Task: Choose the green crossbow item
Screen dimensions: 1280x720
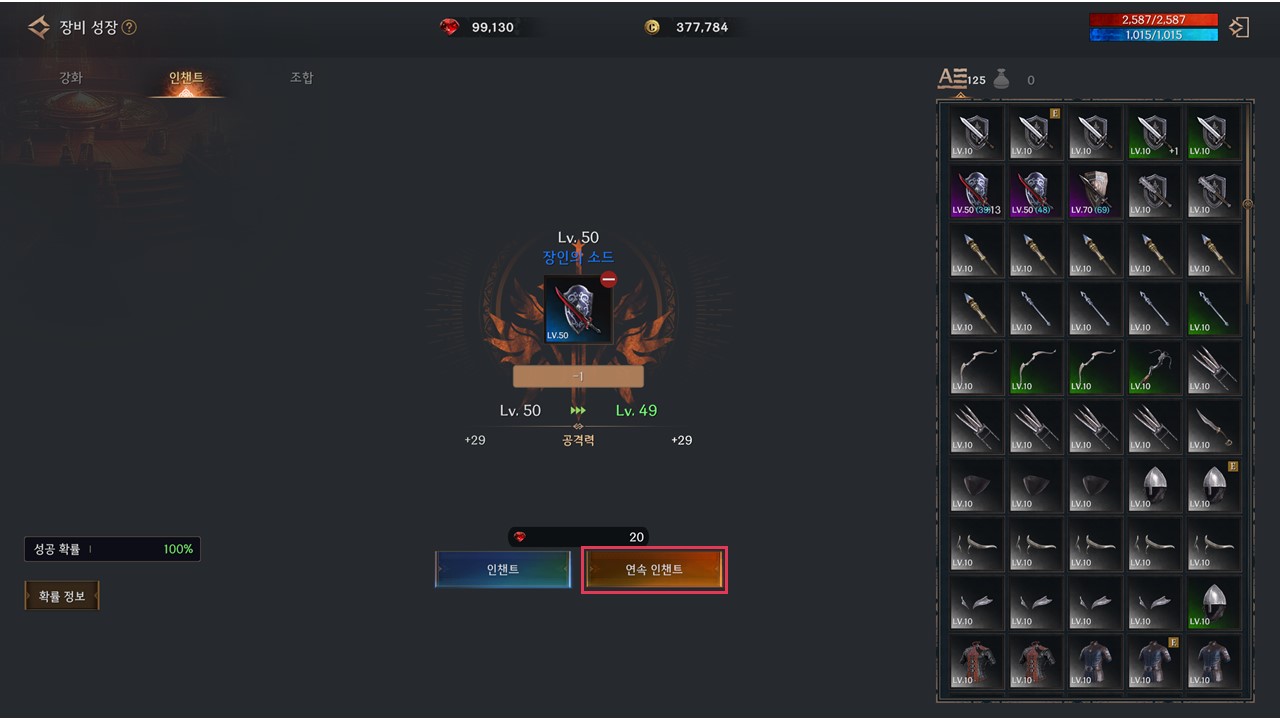Action: pyautogui.click(x=1153, y=367)
